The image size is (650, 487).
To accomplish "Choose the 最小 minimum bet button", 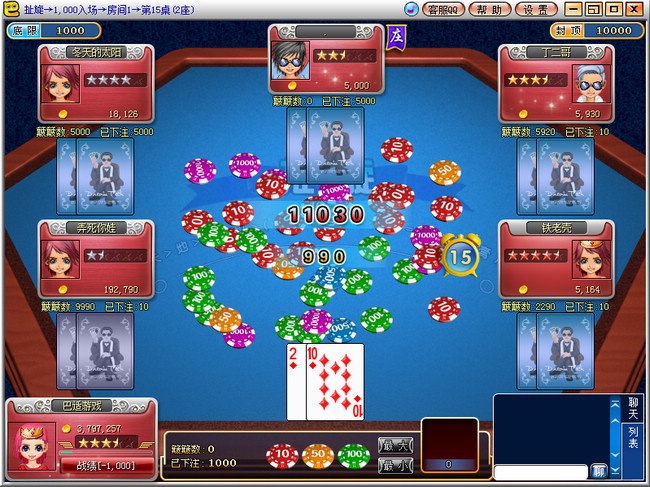I will click(395, 465).
